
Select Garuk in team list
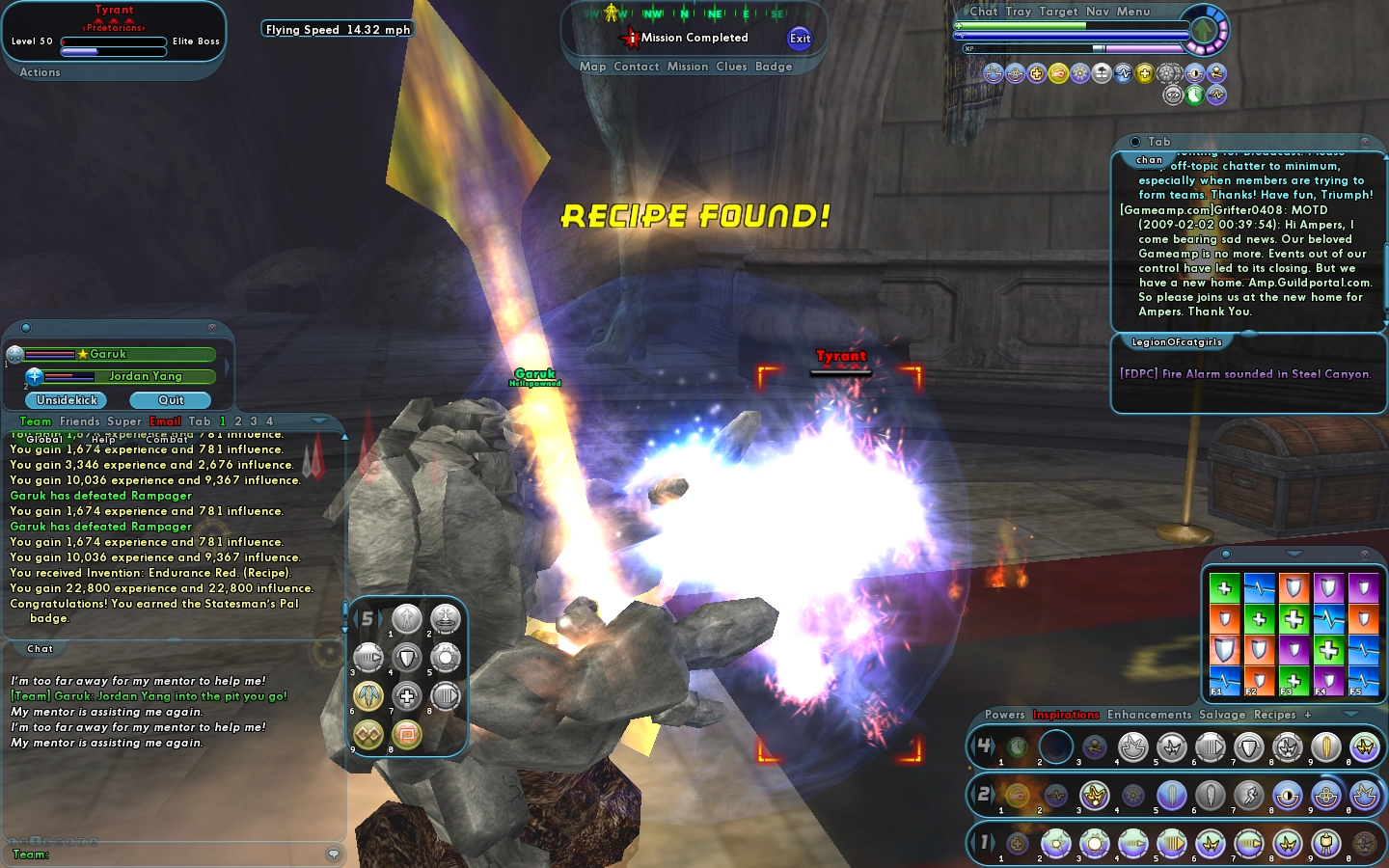(x=108, y=354)
